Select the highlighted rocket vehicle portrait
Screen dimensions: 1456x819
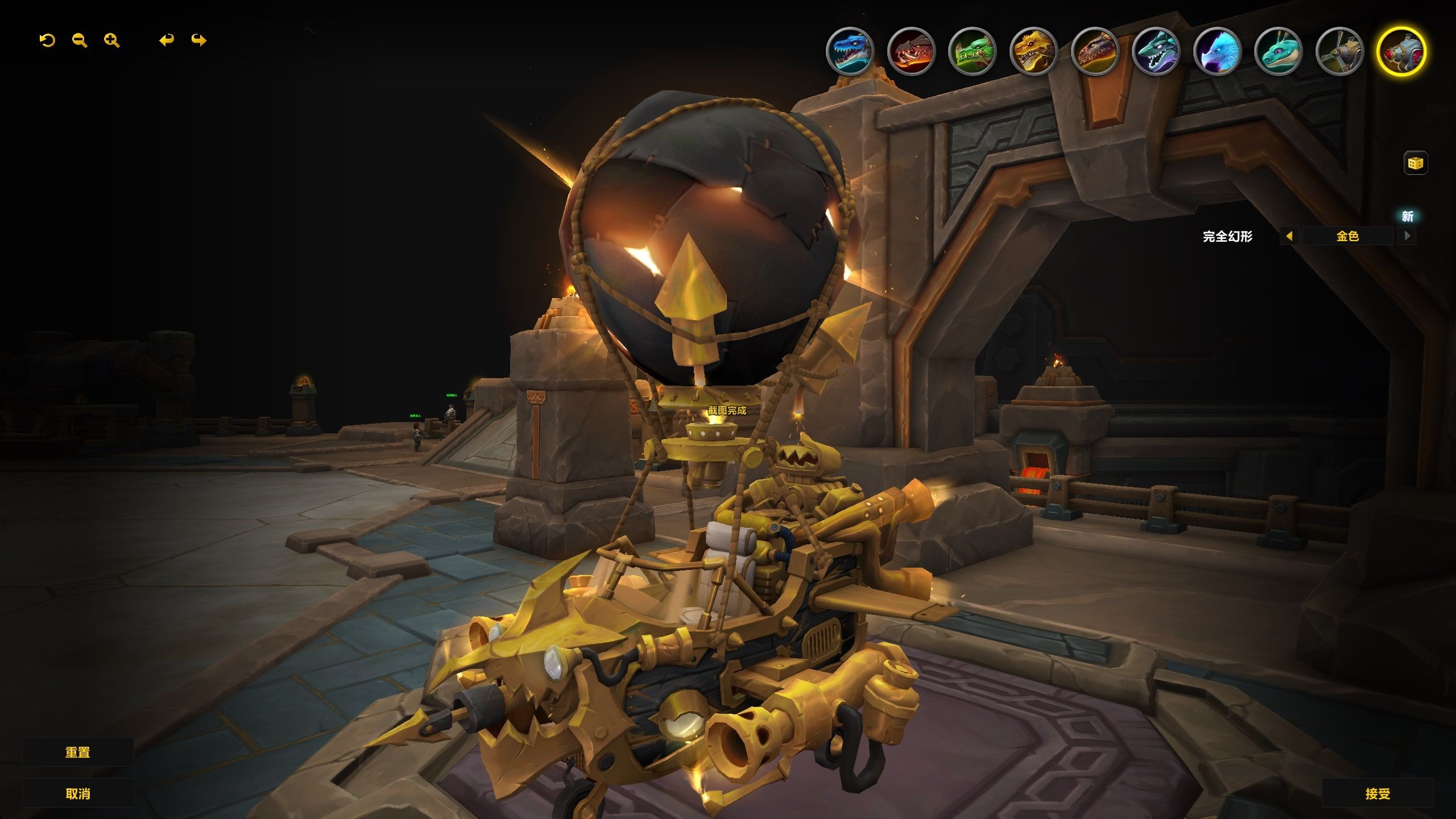pos(1401,51)
